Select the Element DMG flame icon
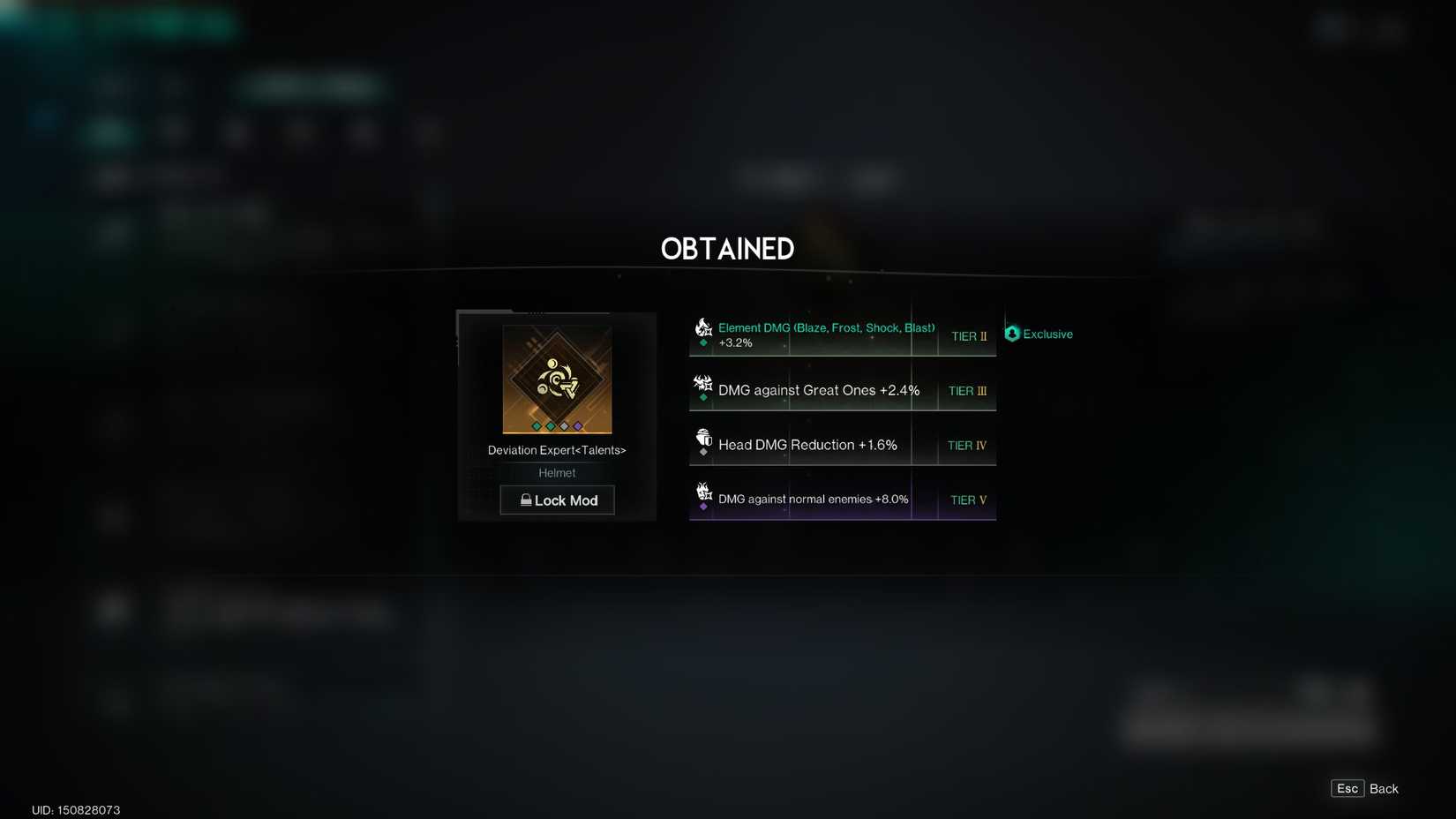The height and width of the screenshot is (819, 1456). tap(703, 327)
